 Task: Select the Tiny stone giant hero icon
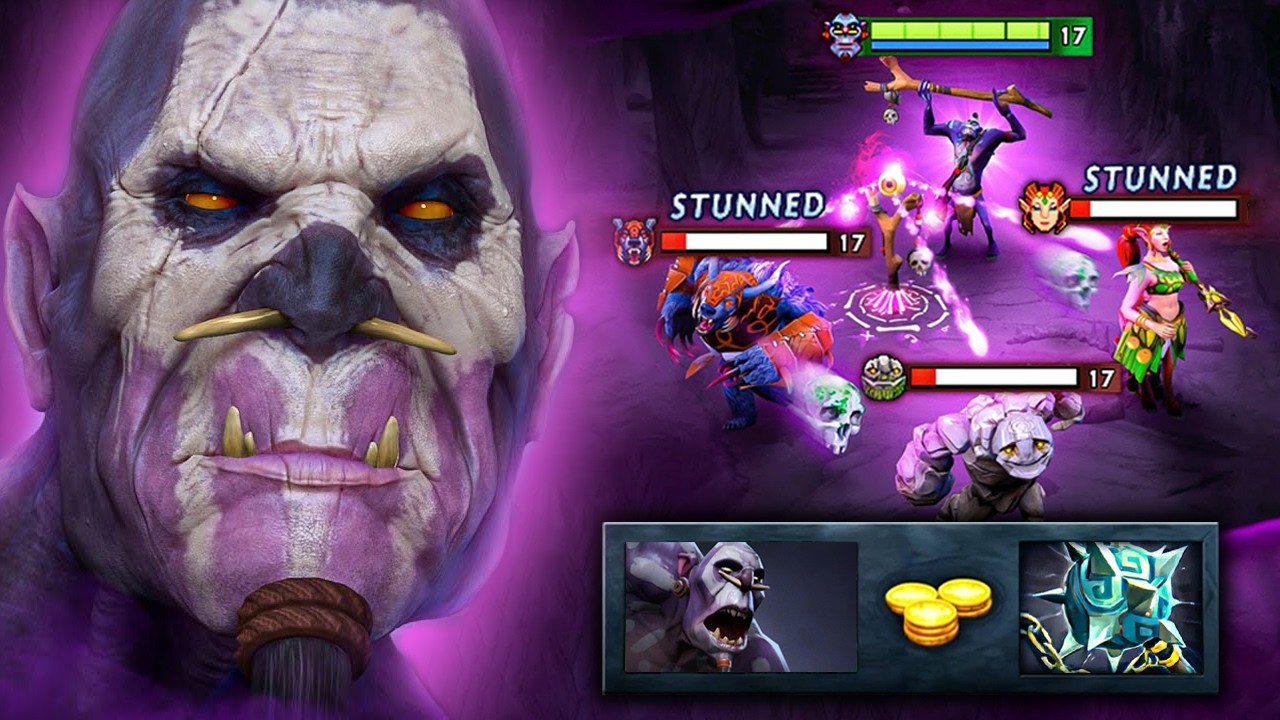(x=884, y=378)
